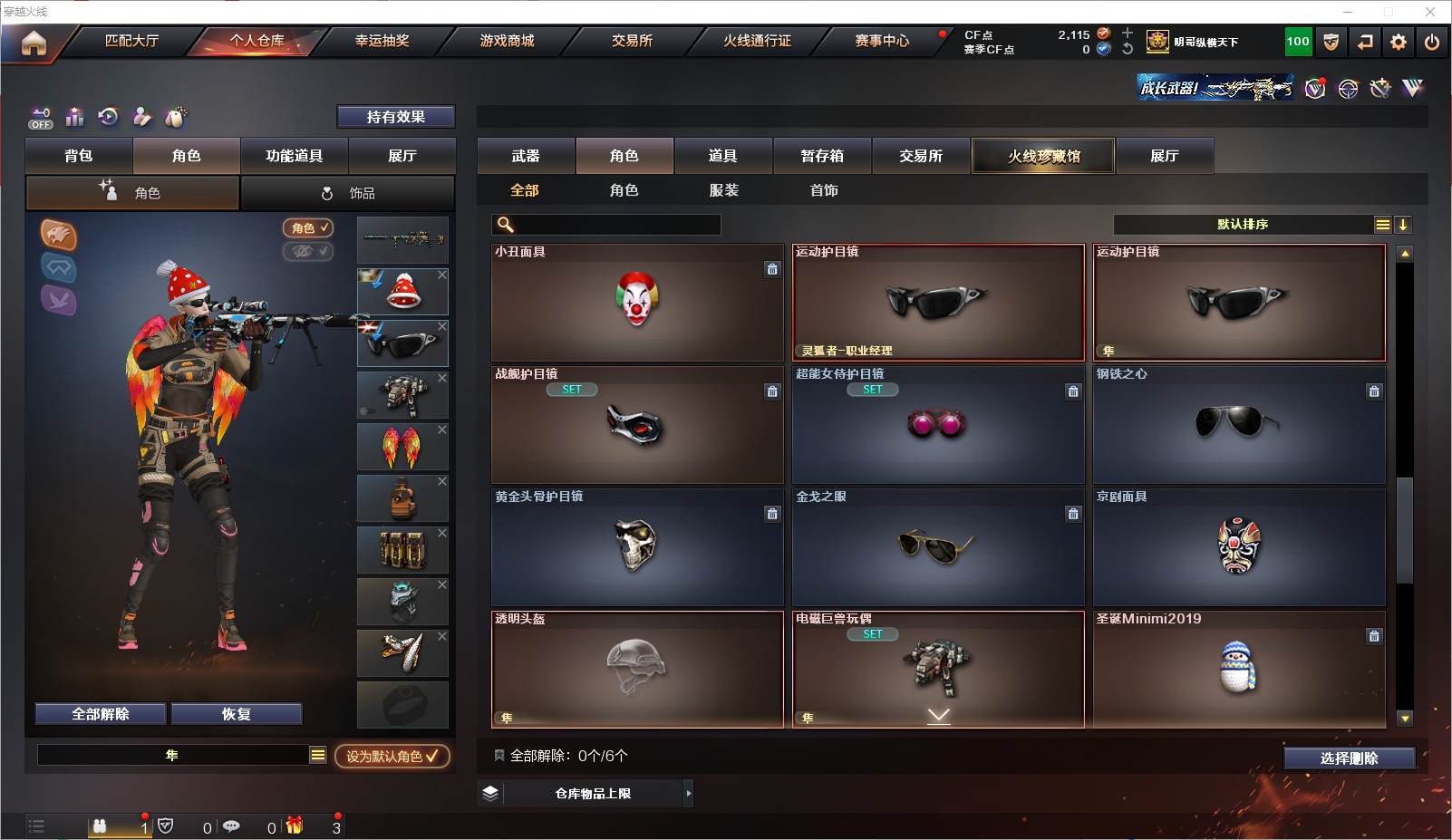The width and height of the screenshot is (1452, 840).
Task: Go to the 匹配大厅 lobby
Action: click(132, 41)
